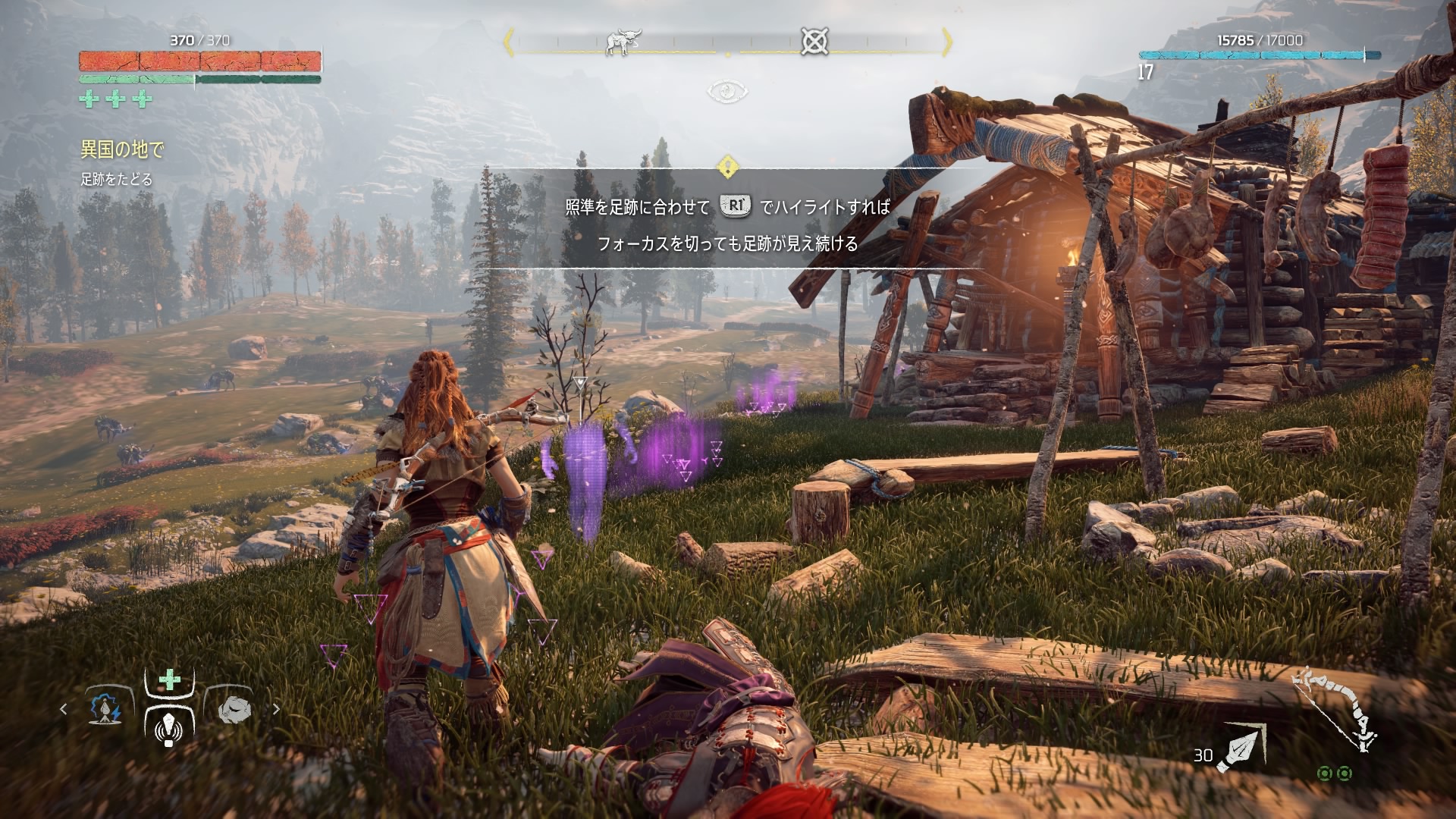Cycle tools with the right arrow

coord(276,709)
